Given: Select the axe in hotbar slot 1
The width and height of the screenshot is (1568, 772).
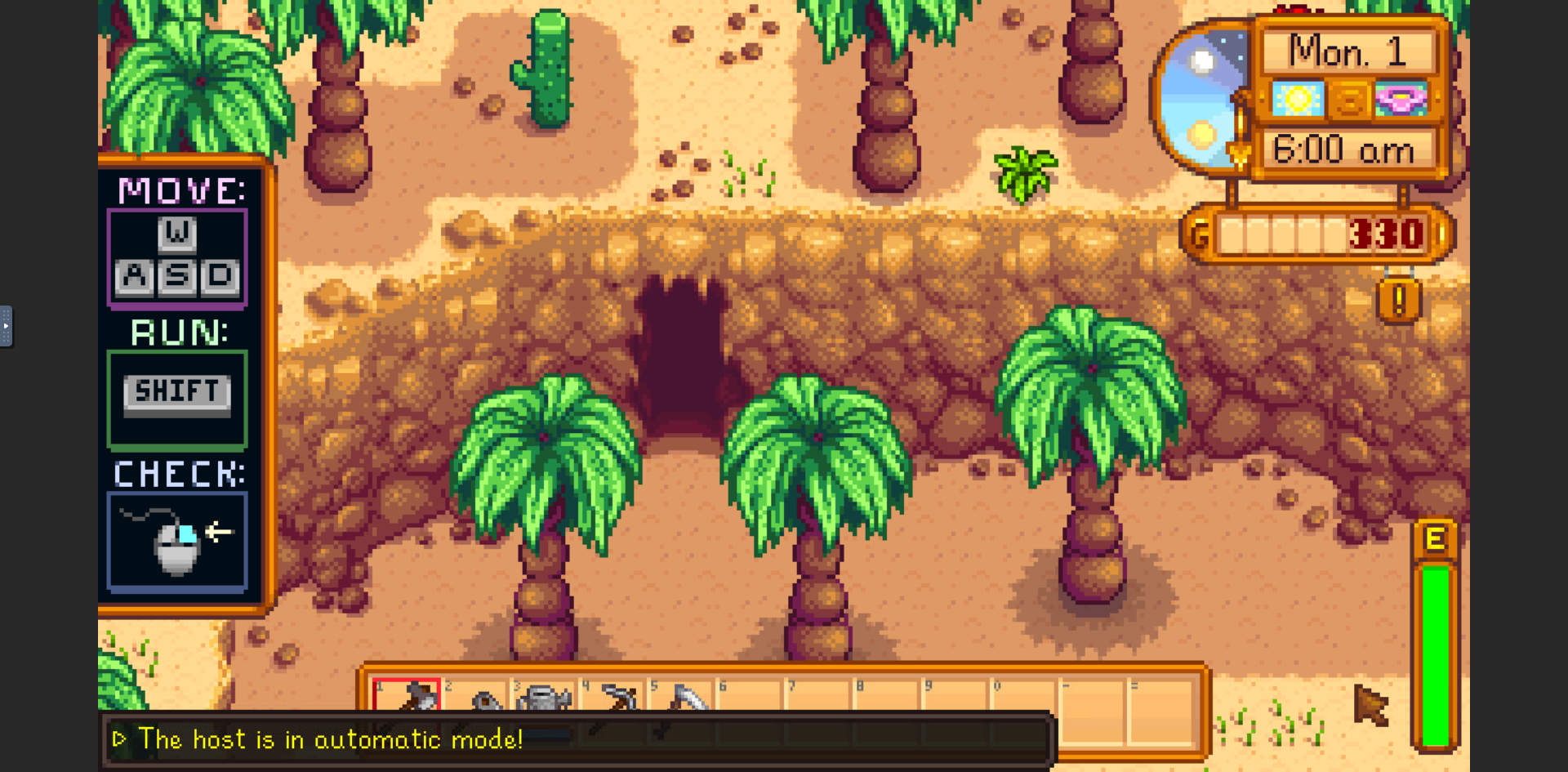Looking at the screenshot, I should pos(407,695).
